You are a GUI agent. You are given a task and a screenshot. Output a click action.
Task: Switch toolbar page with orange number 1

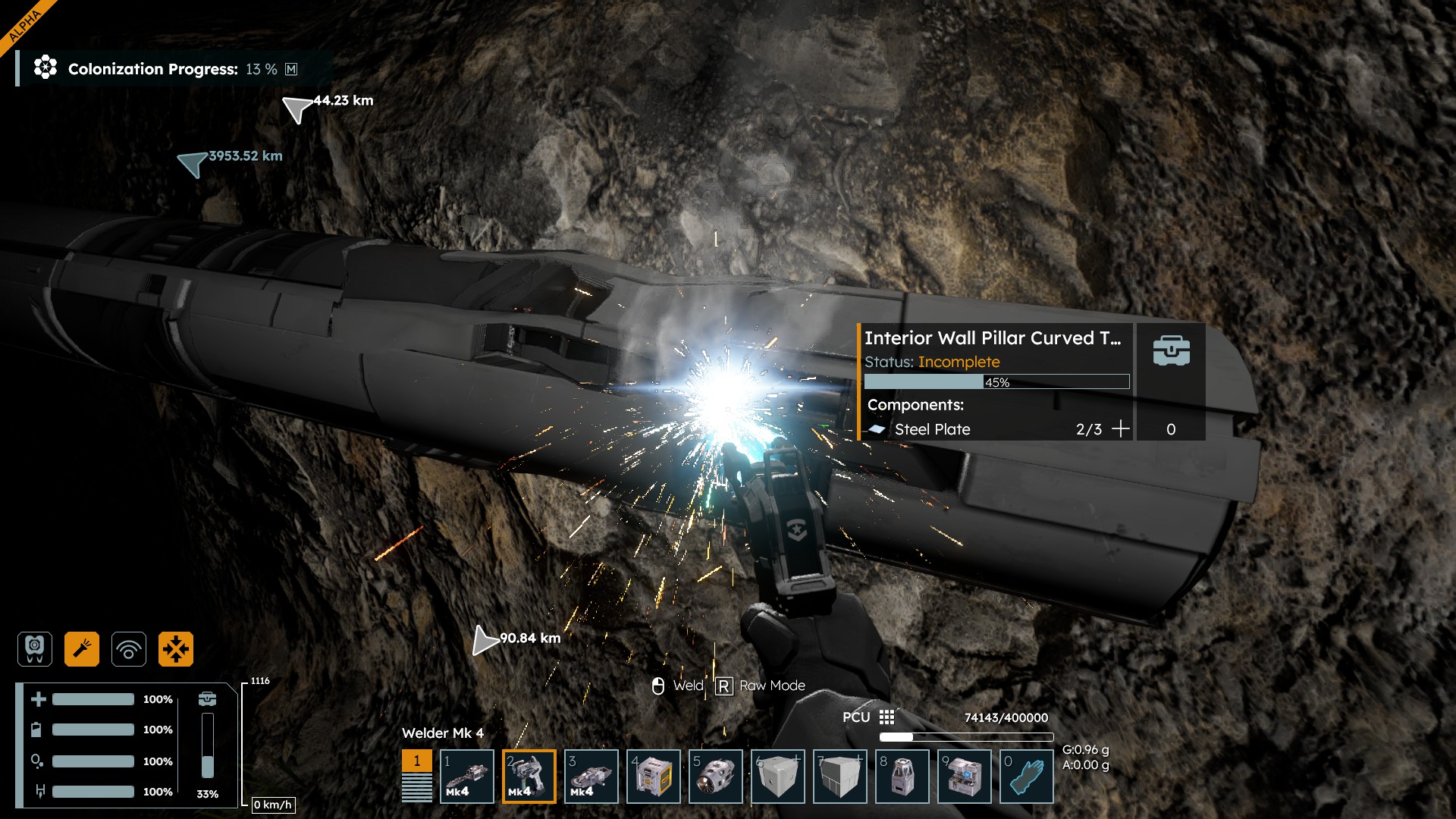point(416,761)
